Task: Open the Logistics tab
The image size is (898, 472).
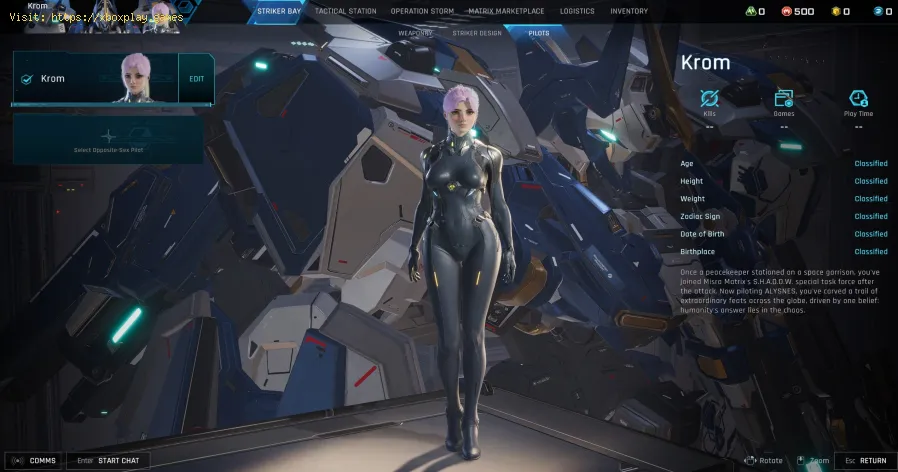Action: (577, 11)
